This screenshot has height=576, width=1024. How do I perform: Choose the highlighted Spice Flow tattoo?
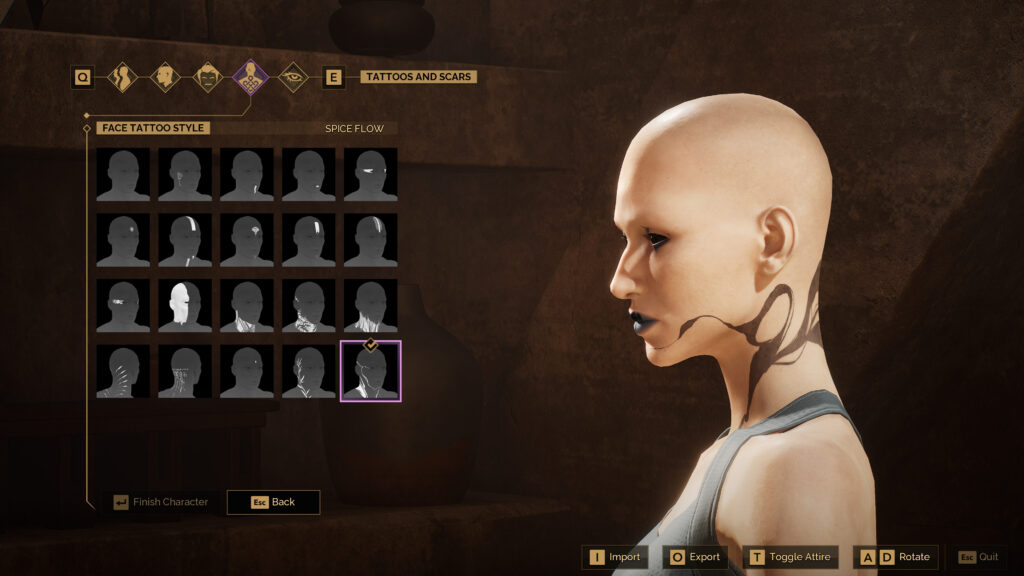(x=371, y=371)
